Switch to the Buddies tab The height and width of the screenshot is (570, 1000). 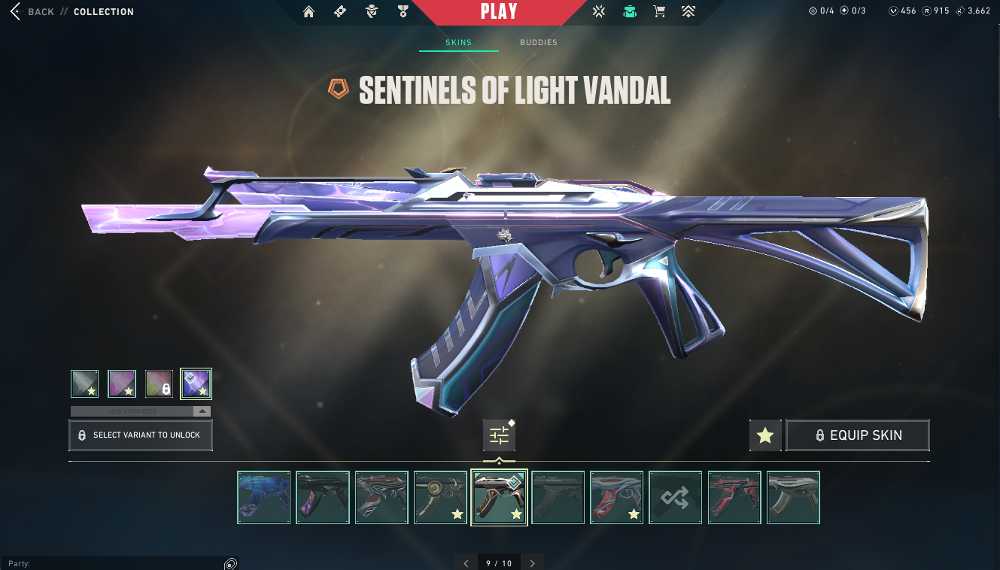[538, 42]
